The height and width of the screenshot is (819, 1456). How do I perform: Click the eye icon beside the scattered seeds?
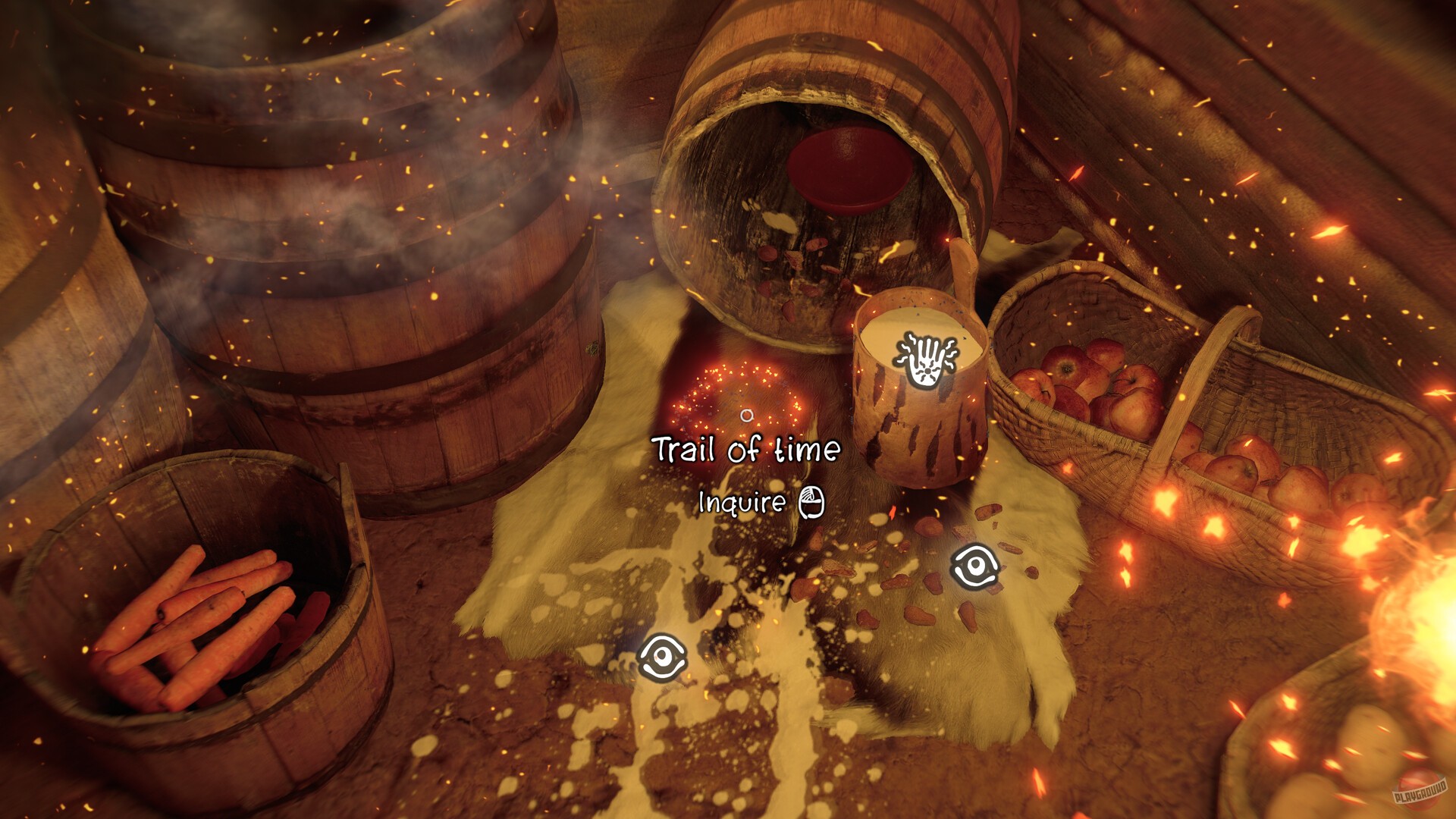tap(974, 566)
